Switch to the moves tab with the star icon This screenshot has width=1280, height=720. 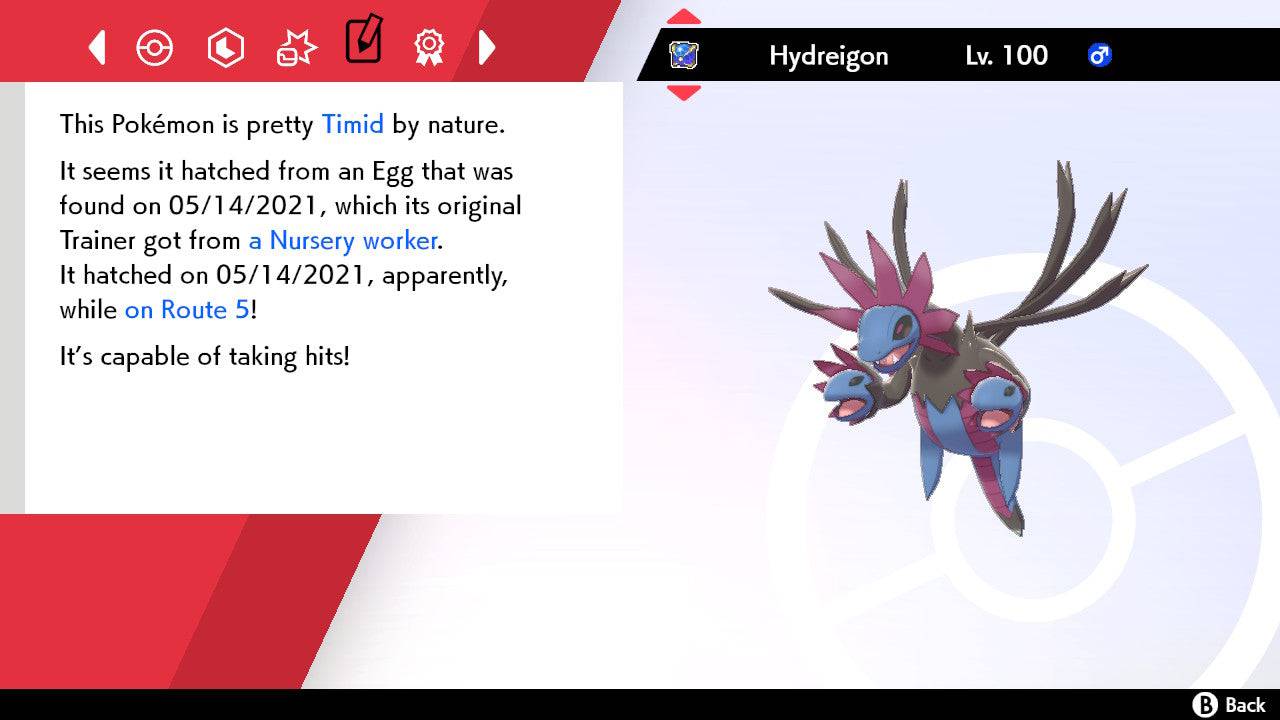(295, 46)
